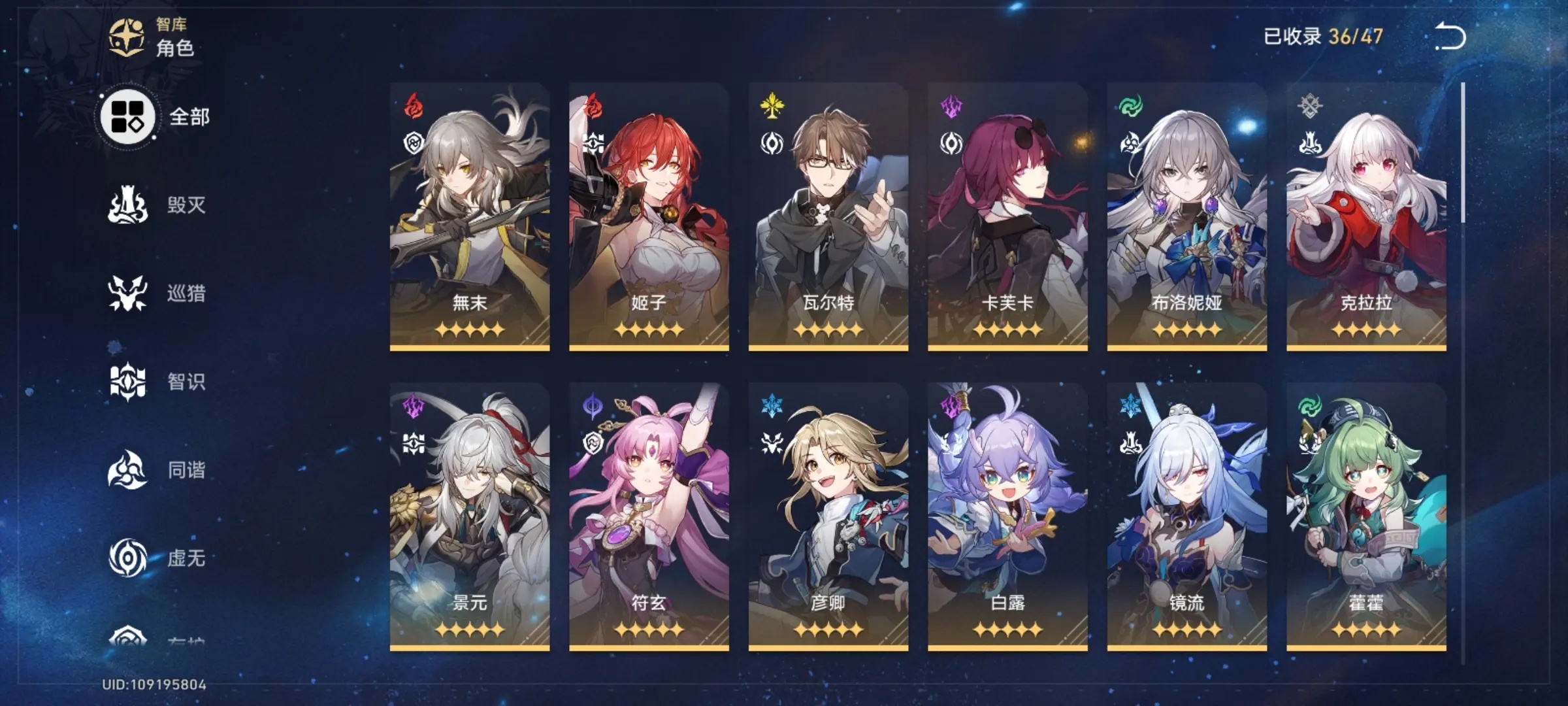Image resolution: width=1568 pixels, height=706 pixels.
Task: Select the 彦卿 character card
Action: [x=828, y=516]
